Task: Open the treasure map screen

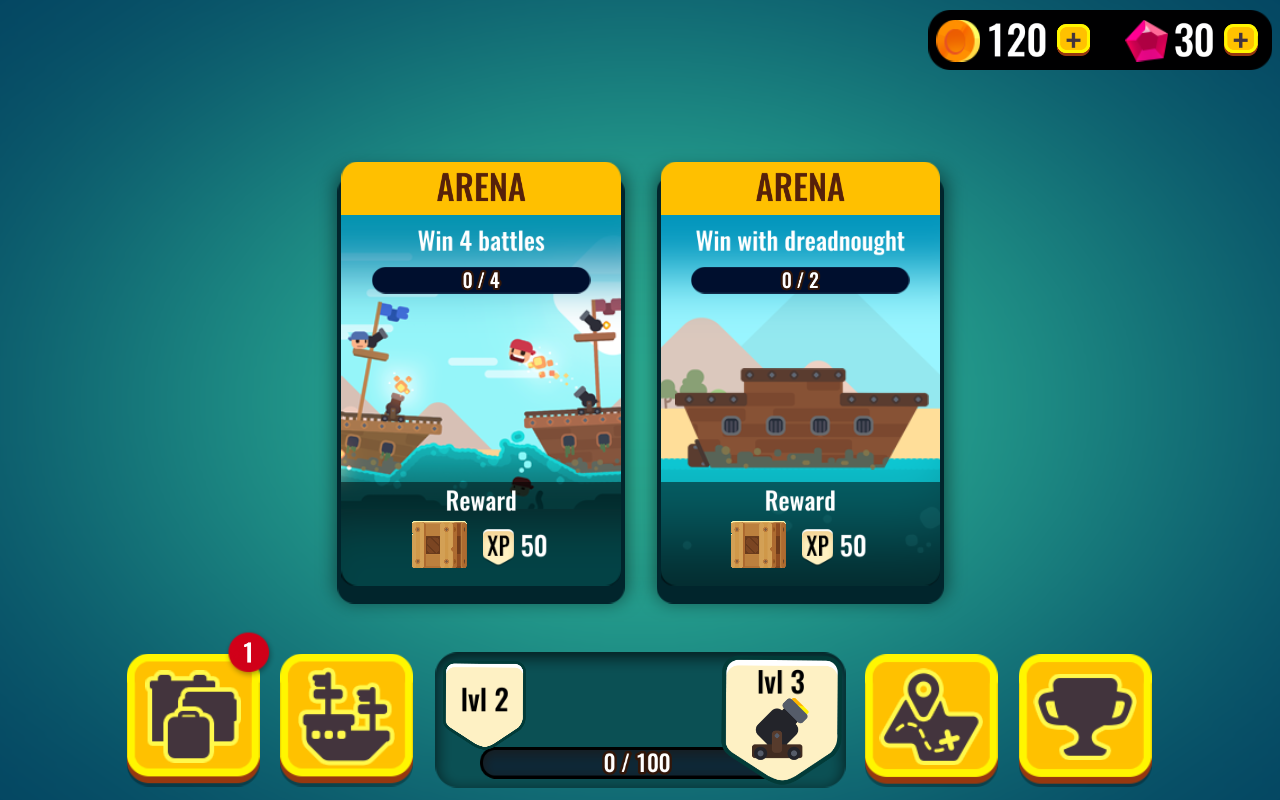Action: tap(931, 716)
